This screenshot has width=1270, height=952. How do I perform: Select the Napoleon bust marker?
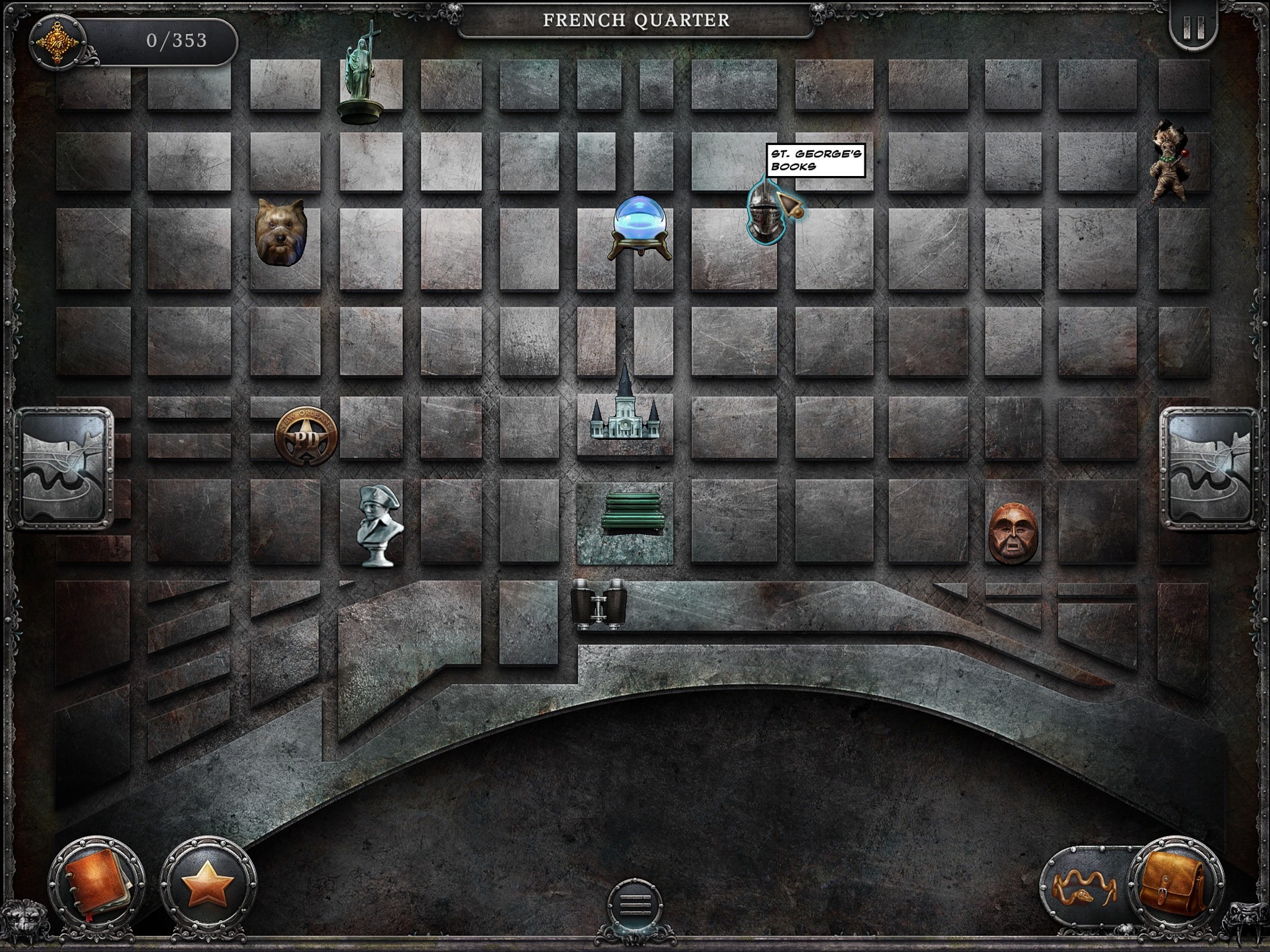click(x=380, y=526)
